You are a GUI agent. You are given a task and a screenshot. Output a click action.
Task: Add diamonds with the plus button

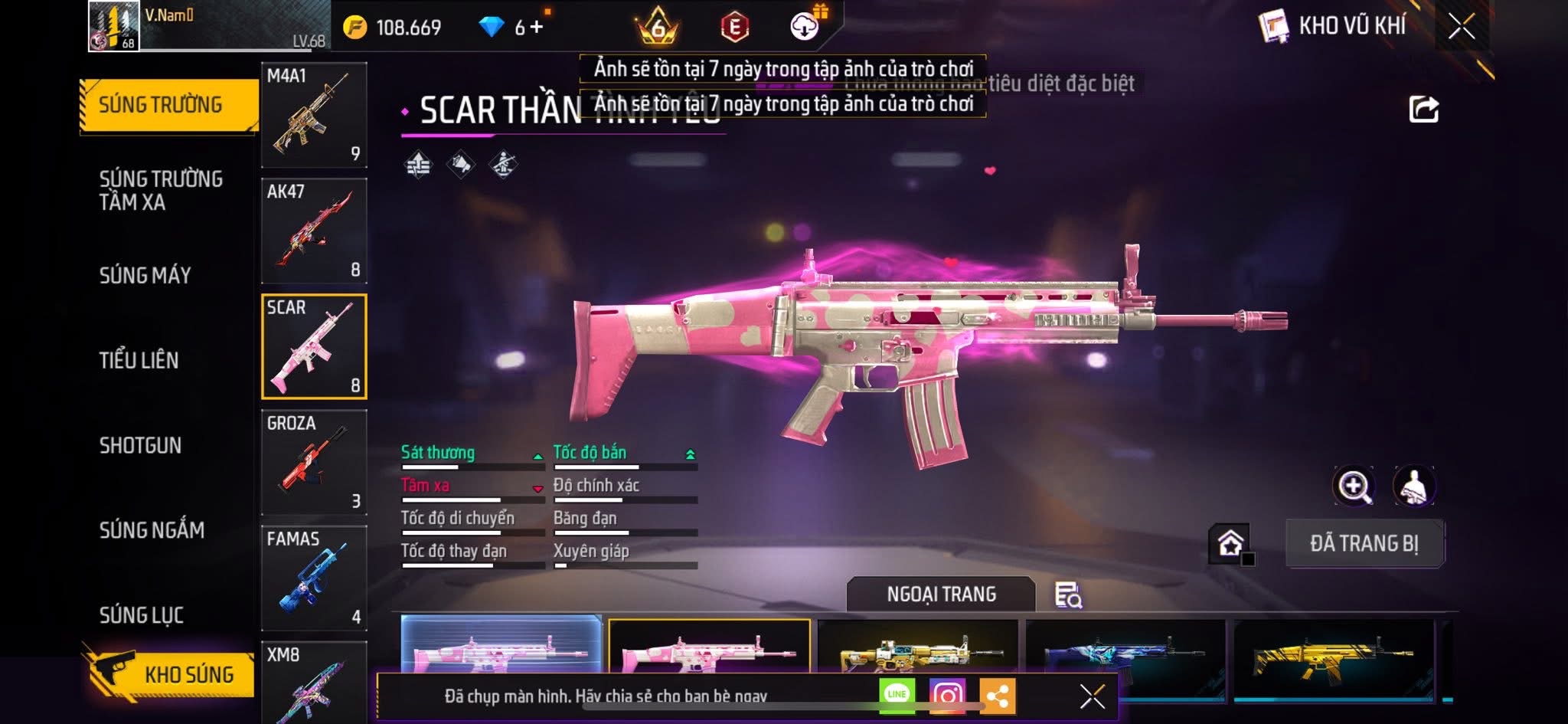pyautogui.click(x=537, y=28)
